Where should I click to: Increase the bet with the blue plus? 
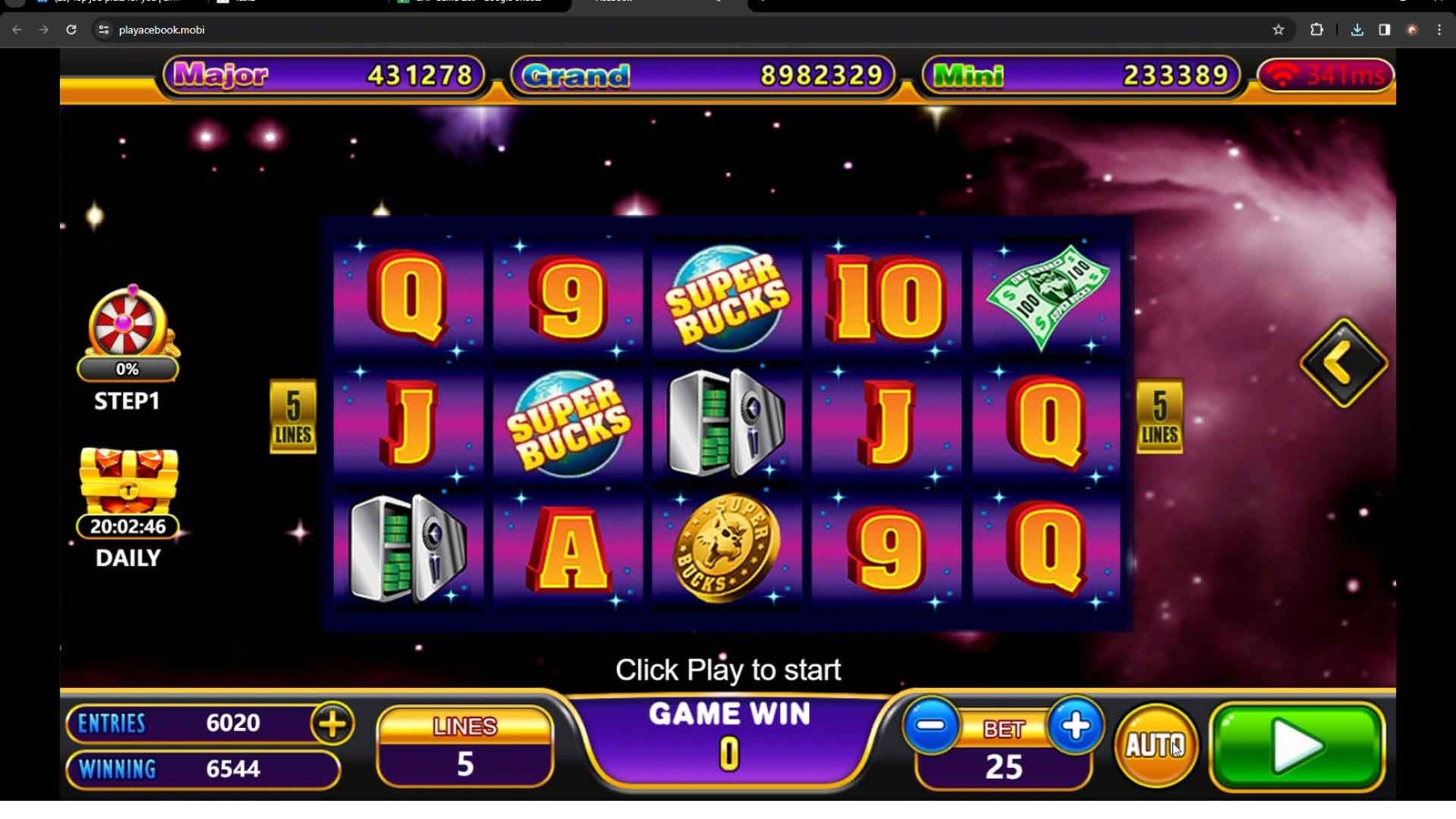pyautogui.click(x=1075, y=726)
